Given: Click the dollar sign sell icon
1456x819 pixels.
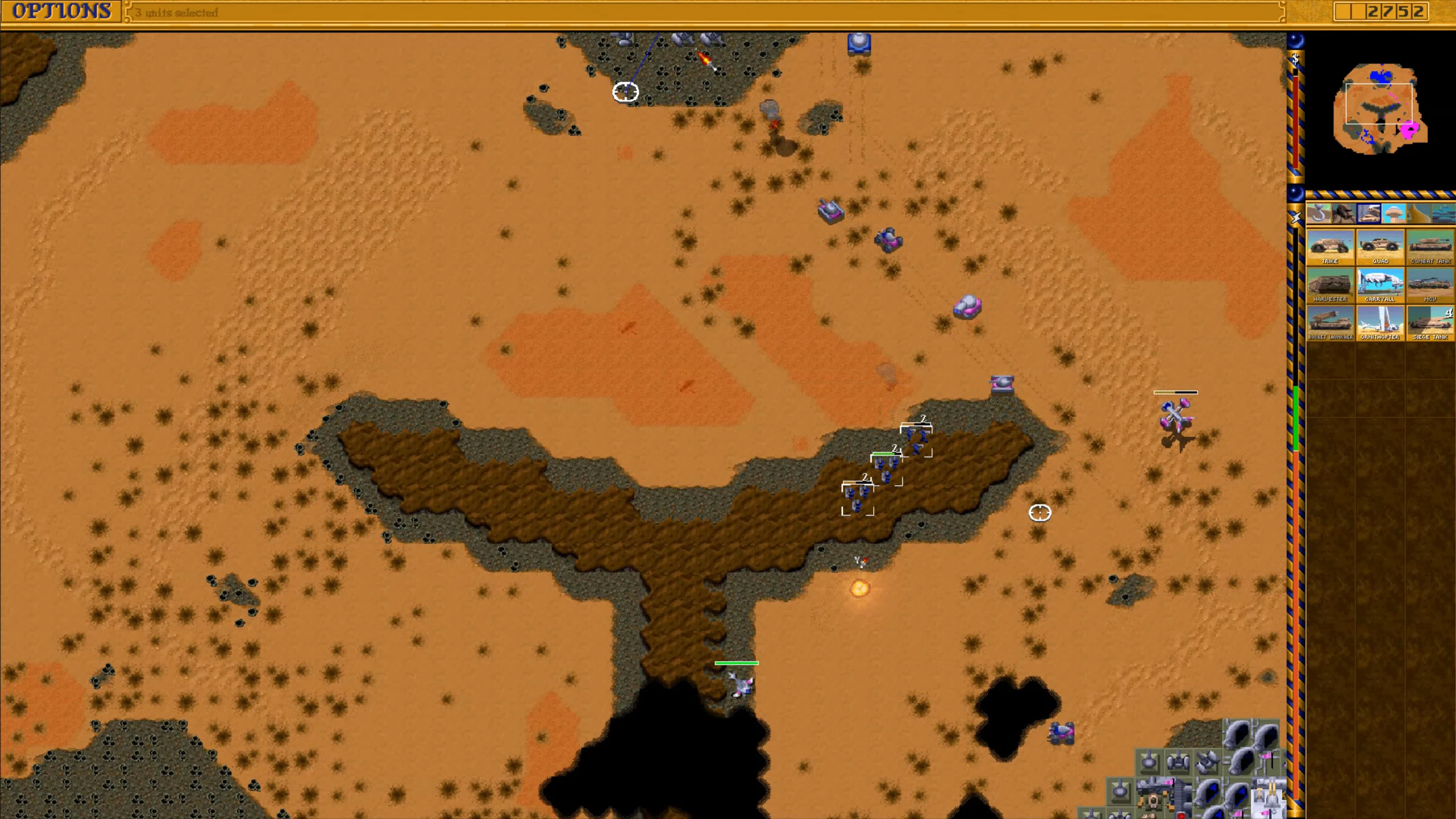Looking at the screenshot, I should (x=1295, y=59).
